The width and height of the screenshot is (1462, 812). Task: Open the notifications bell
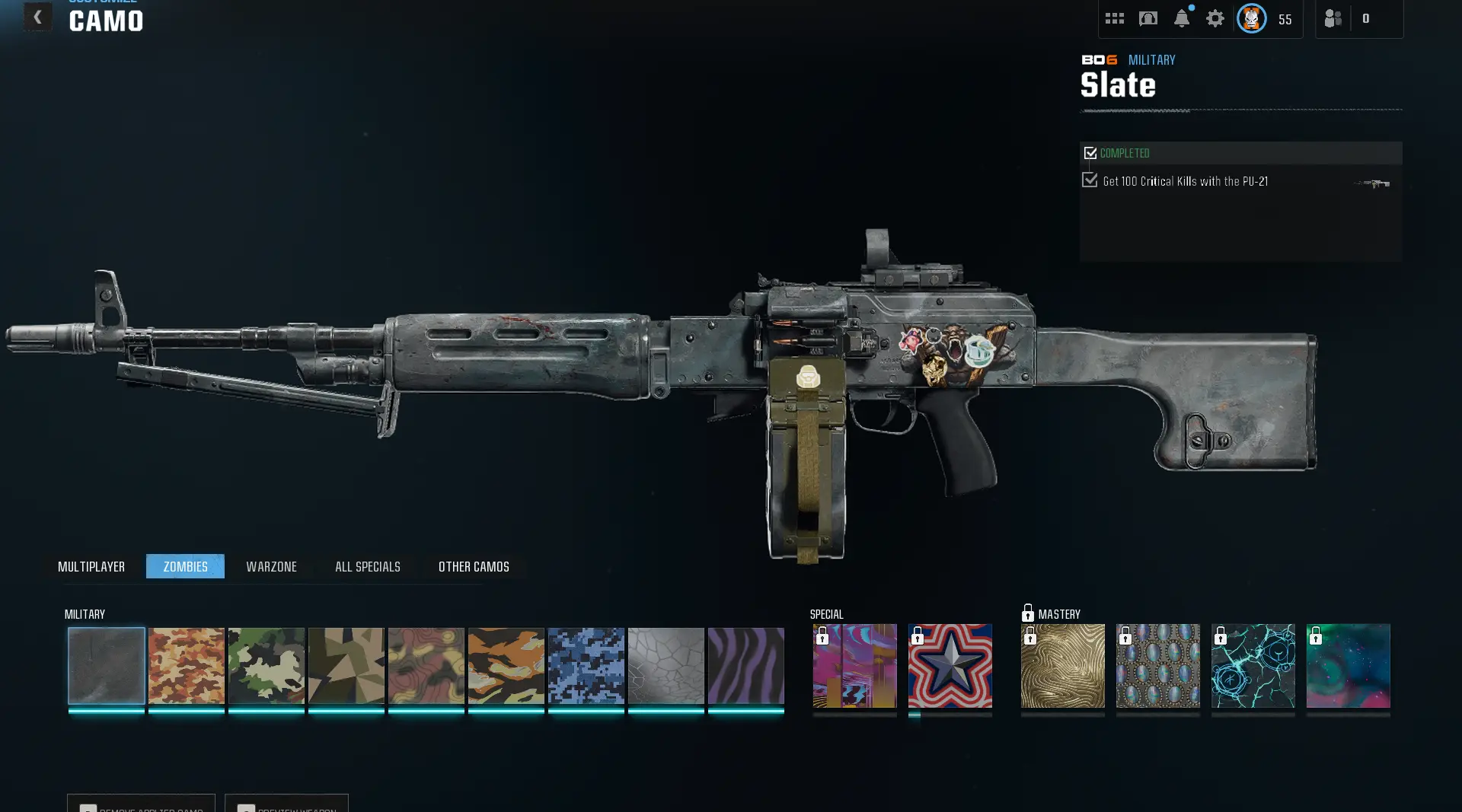(1181, 18)
